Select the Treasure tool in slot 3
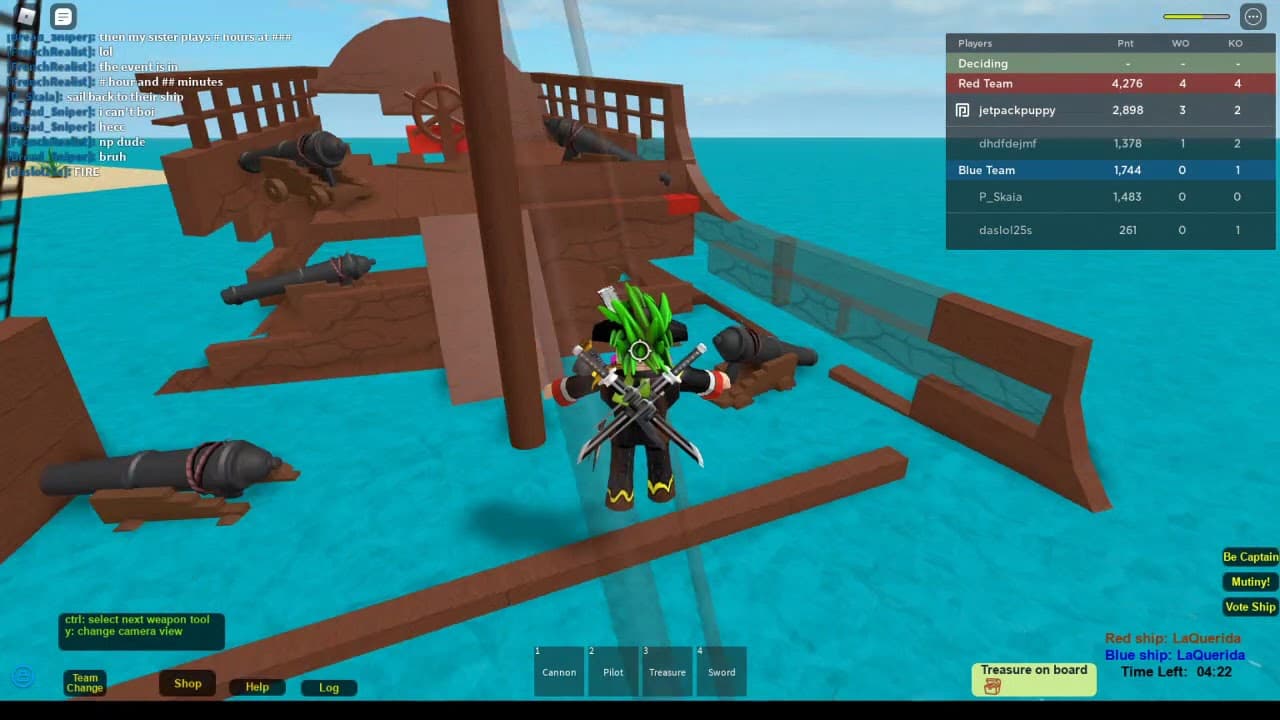1280x720 pixels. [667, 671]
